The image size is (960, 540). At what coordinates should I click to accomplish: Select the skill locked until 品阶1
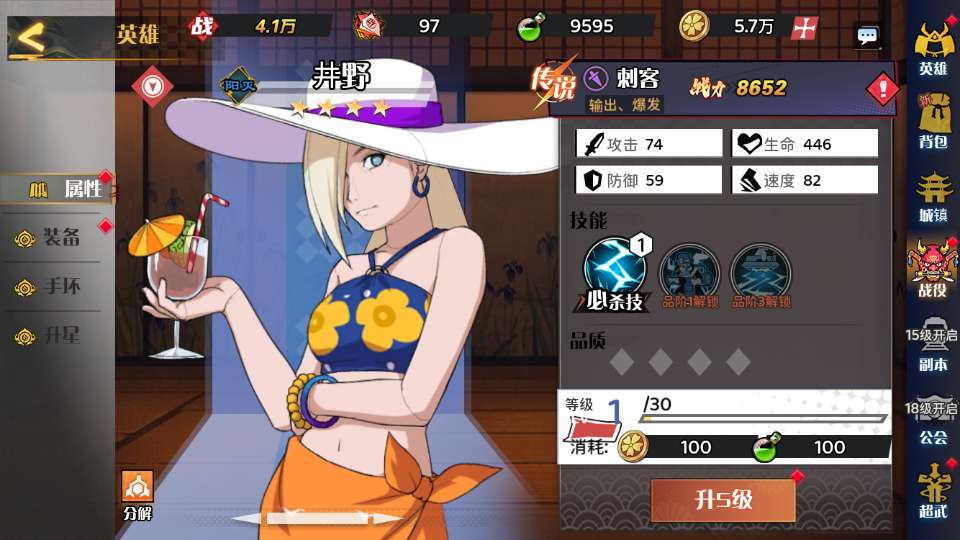click(x=688, y=273)
